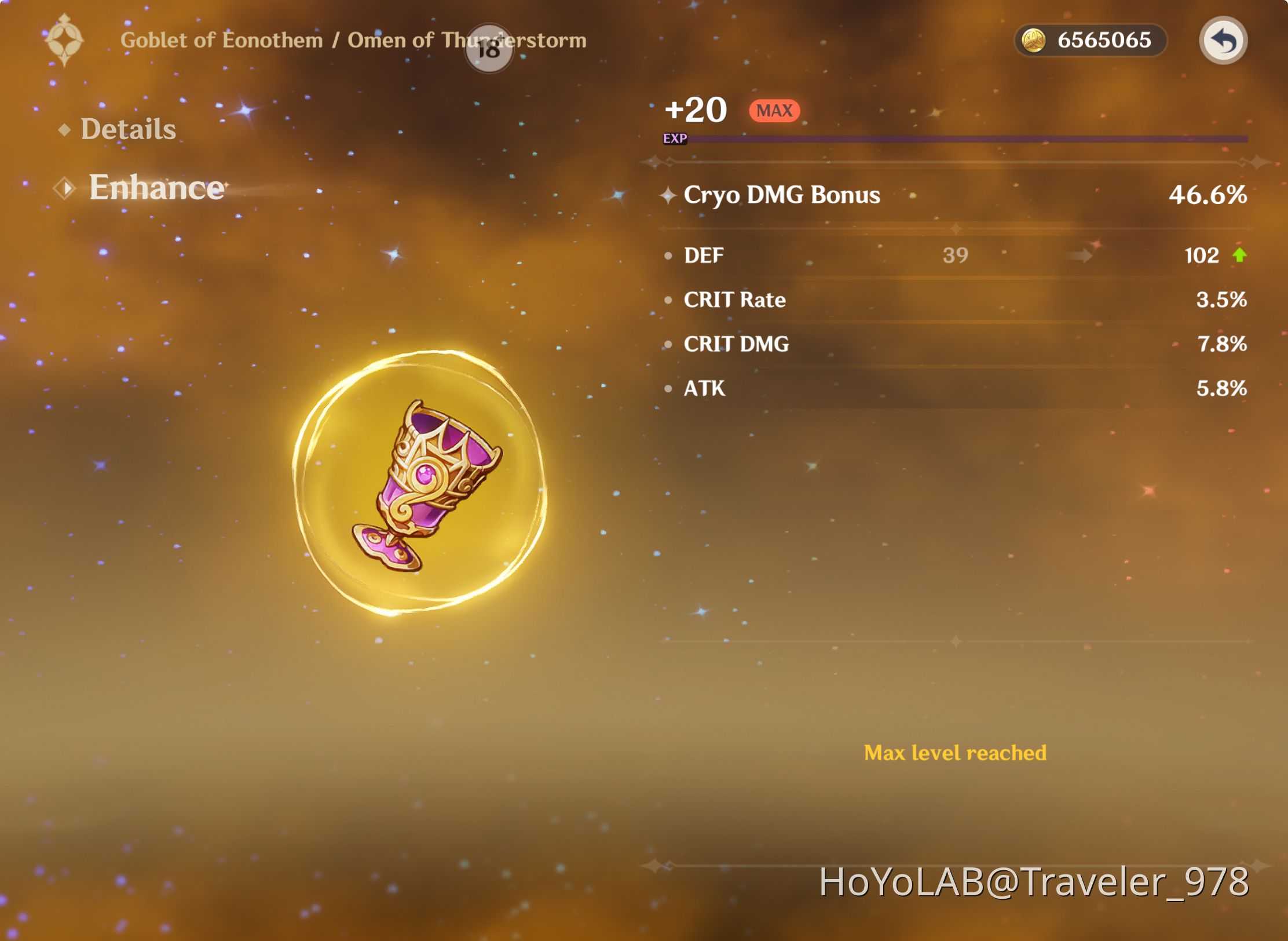Viewport: 1288px width, 941px height.
Task: Select the CRIT Rate stat row
Action: [956, 300]
